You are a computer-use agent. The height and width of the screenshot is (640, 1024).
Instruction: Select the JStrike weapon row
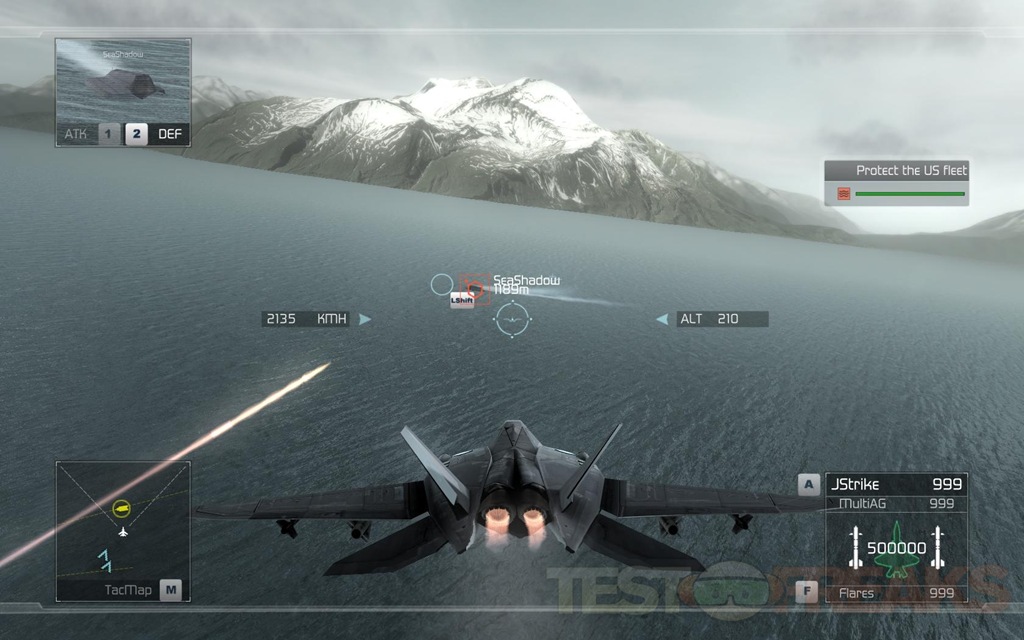895,485
